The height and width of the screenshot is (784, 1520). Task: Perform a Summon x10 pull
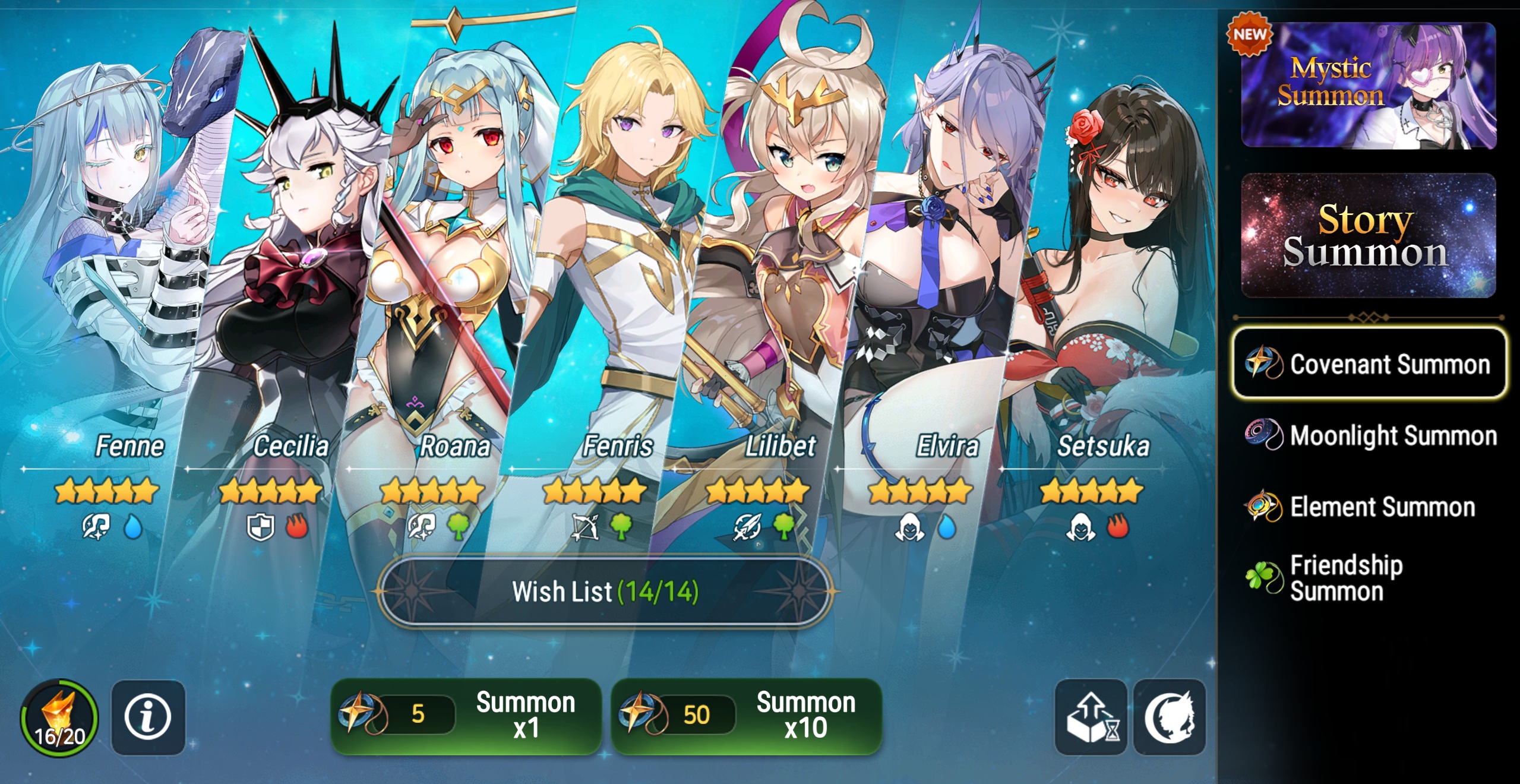pyautogui.click(x=746, y=716)
